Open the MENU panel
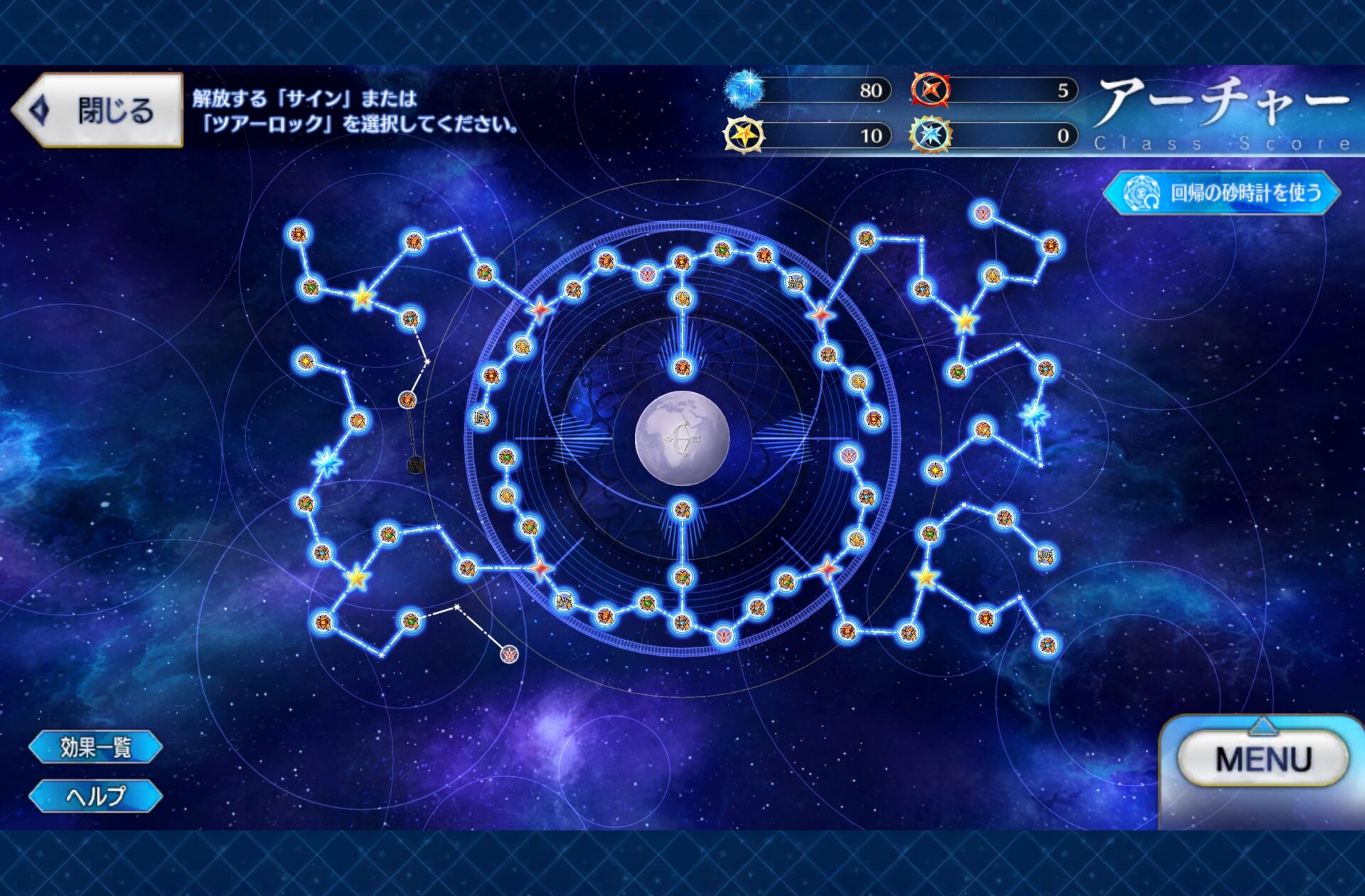Viewport: 1365px width, 896px height. pos(1263,760)
